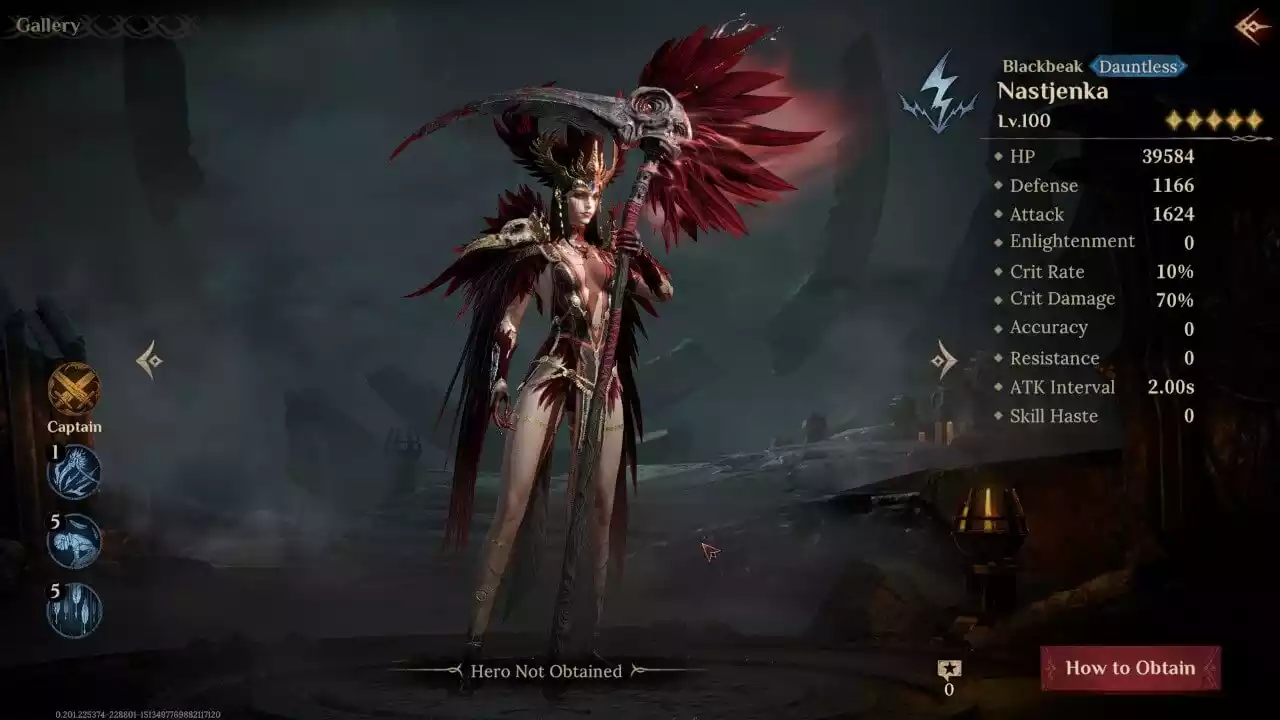Click the HP stat diamond marker
The image size is (1280, 720).
tap(998, 156)
